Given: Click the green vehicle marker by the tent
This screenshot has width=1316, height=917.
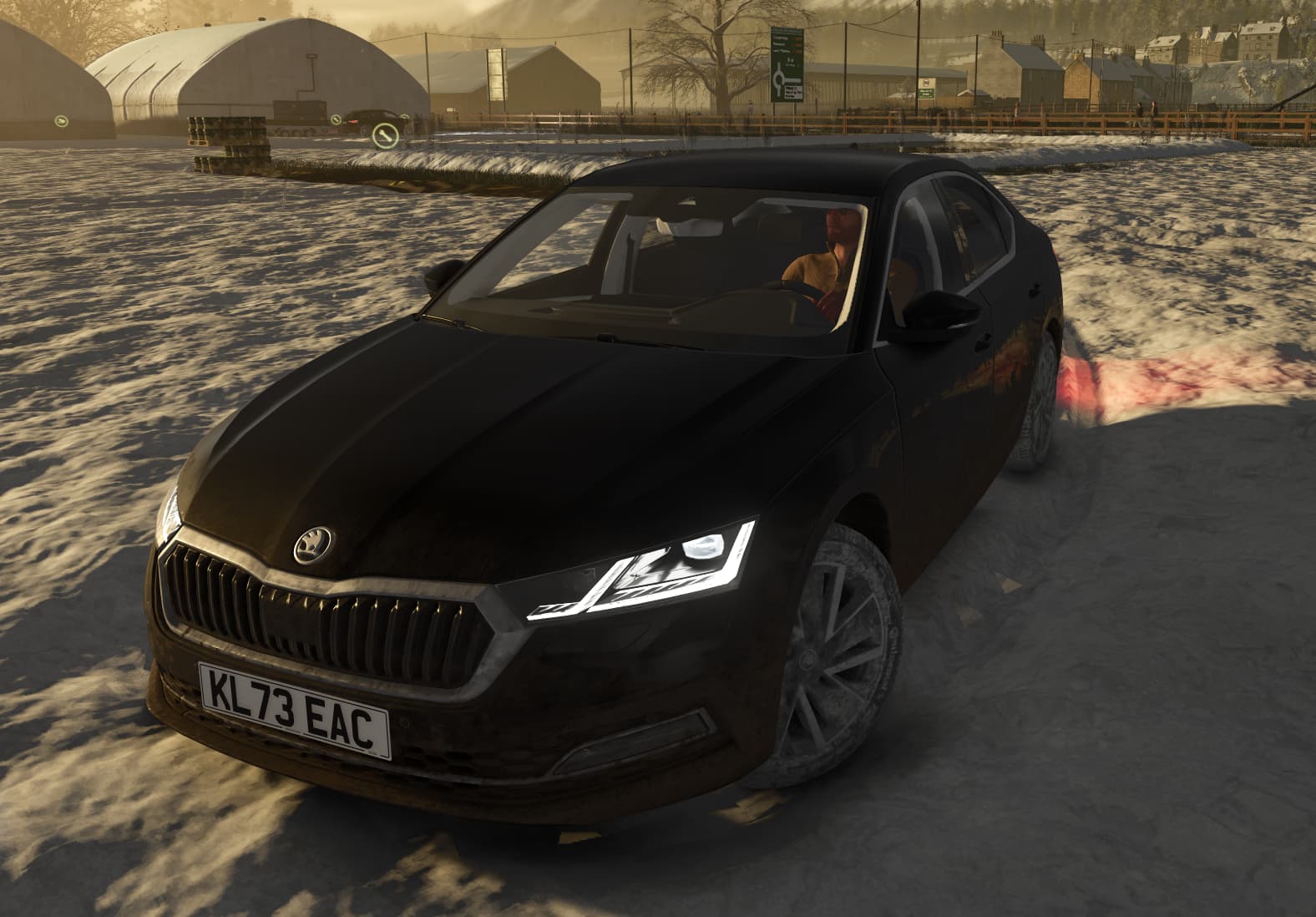Looking at the screenshot, I should tap(61, 122).
